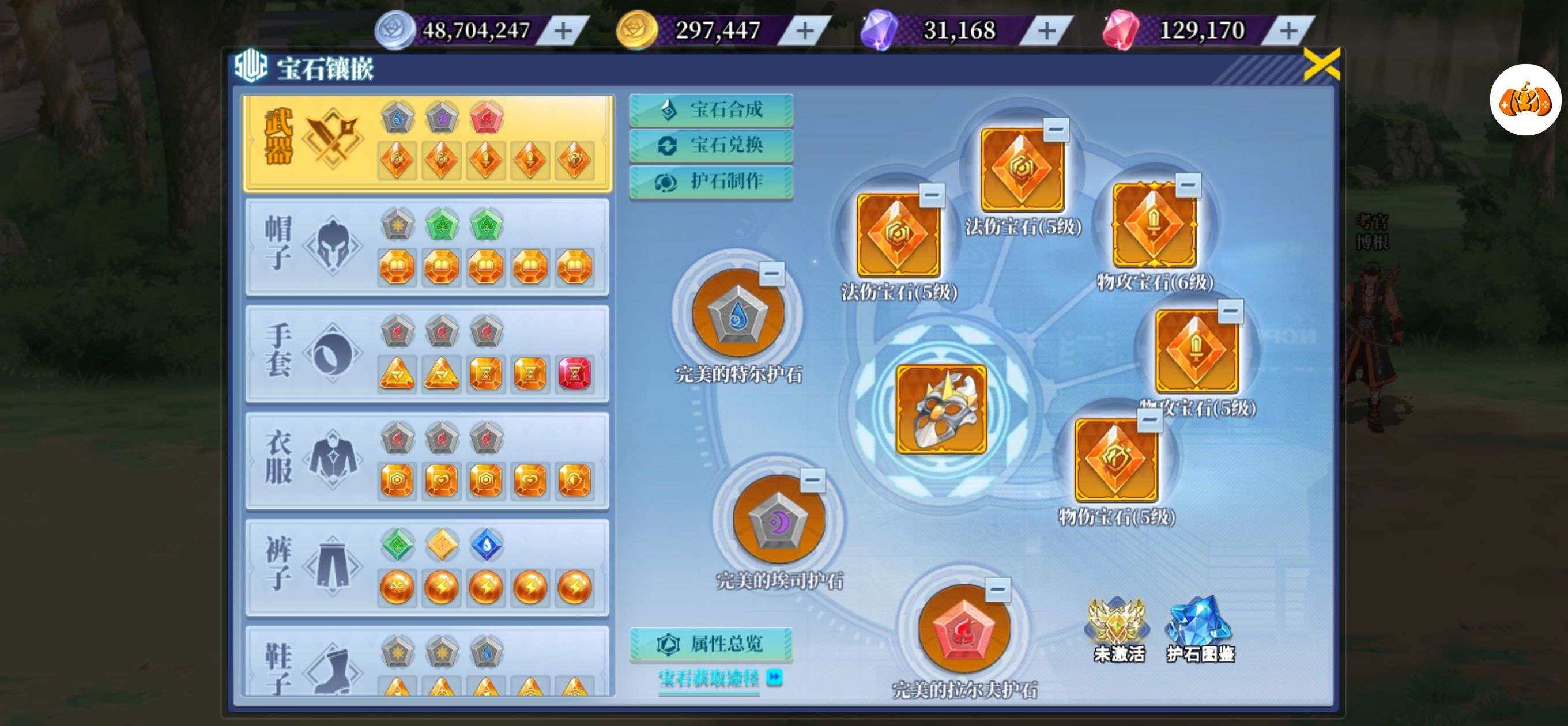Open 宝石合成 gem synthesis

pos(711,110)
